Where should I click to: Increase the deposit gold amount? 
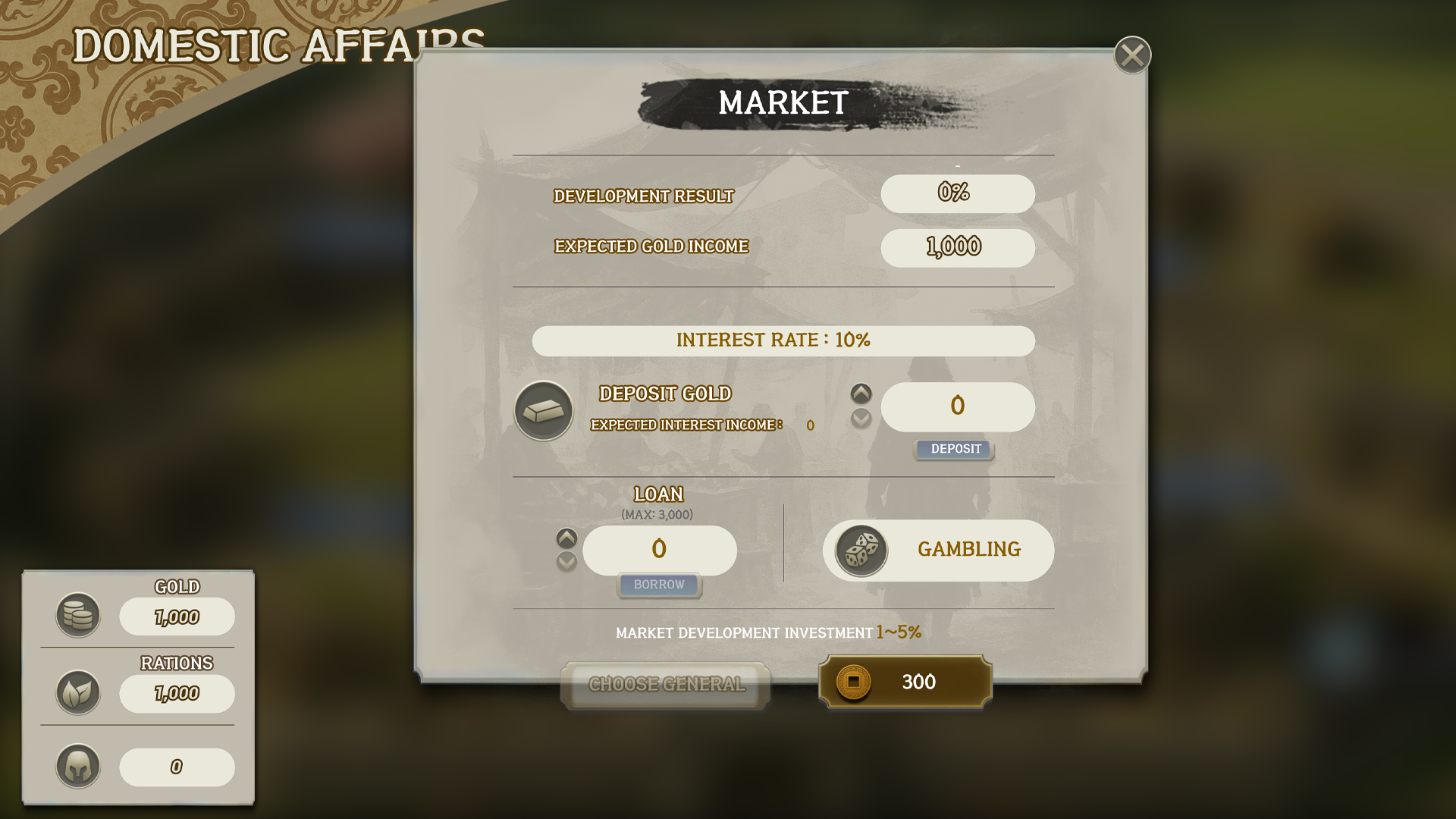pos(861,394)
